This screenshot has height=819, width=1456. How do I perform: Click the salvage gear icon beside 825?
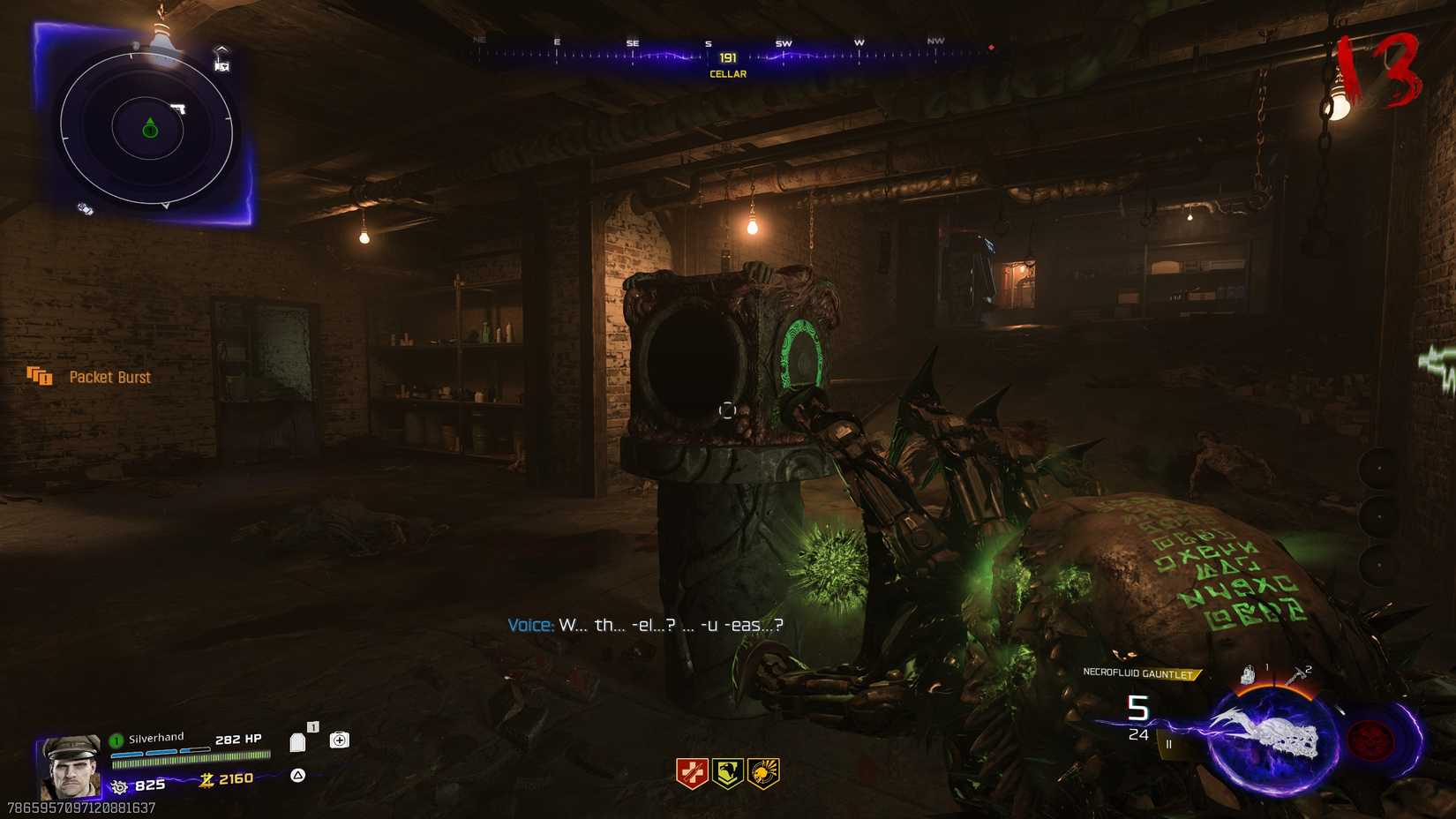[x=119, y=784]
